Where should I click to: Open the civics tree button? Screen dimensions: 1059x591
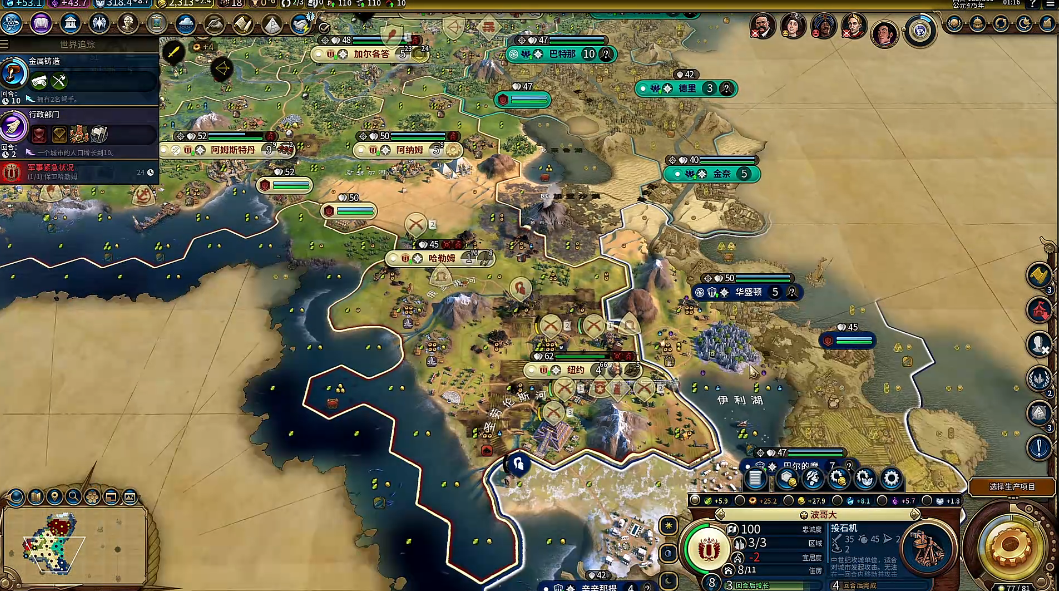(41, 23)
